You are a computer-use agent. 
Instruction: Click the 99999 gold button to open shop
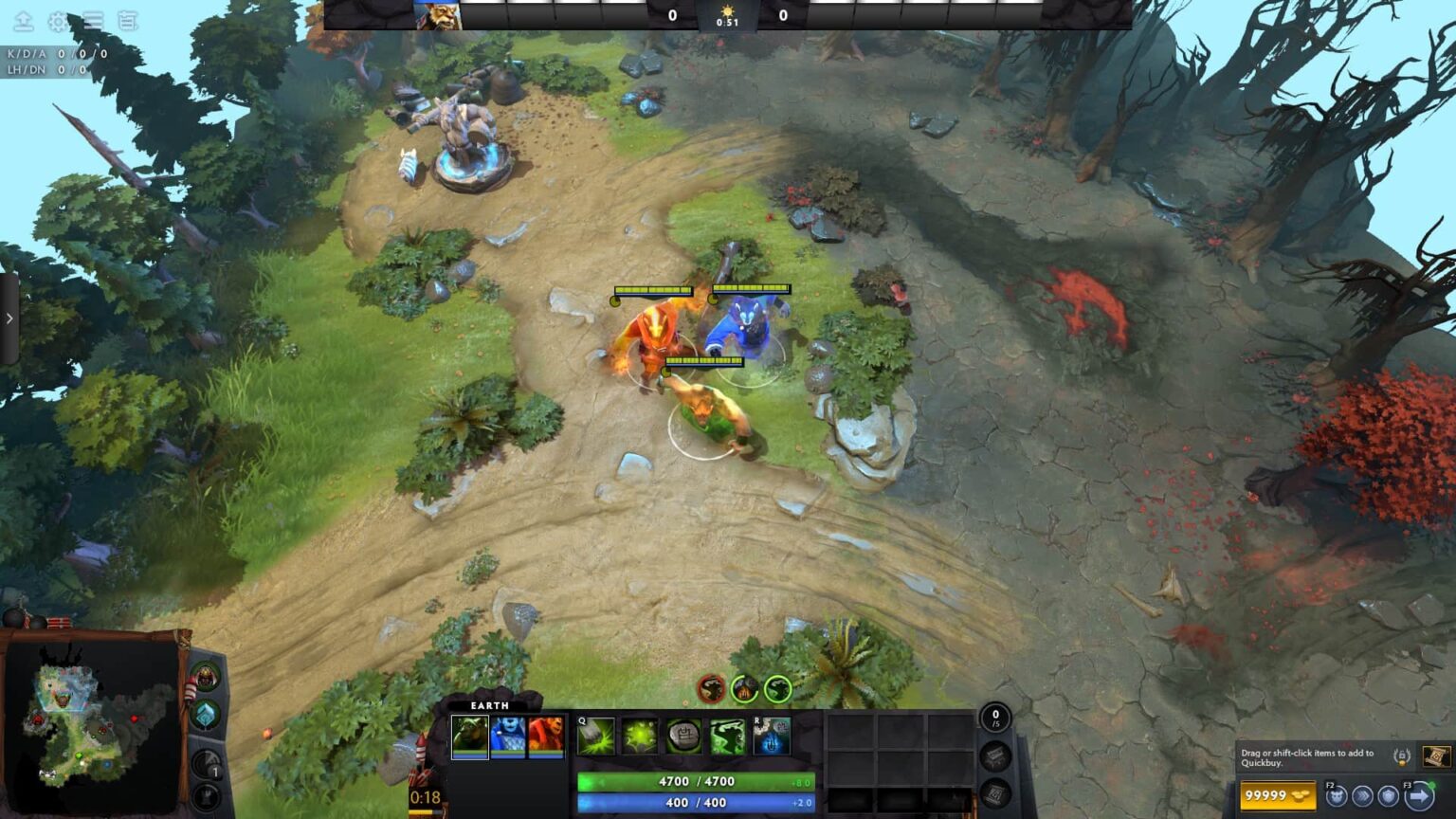[x=1279, y=794]
